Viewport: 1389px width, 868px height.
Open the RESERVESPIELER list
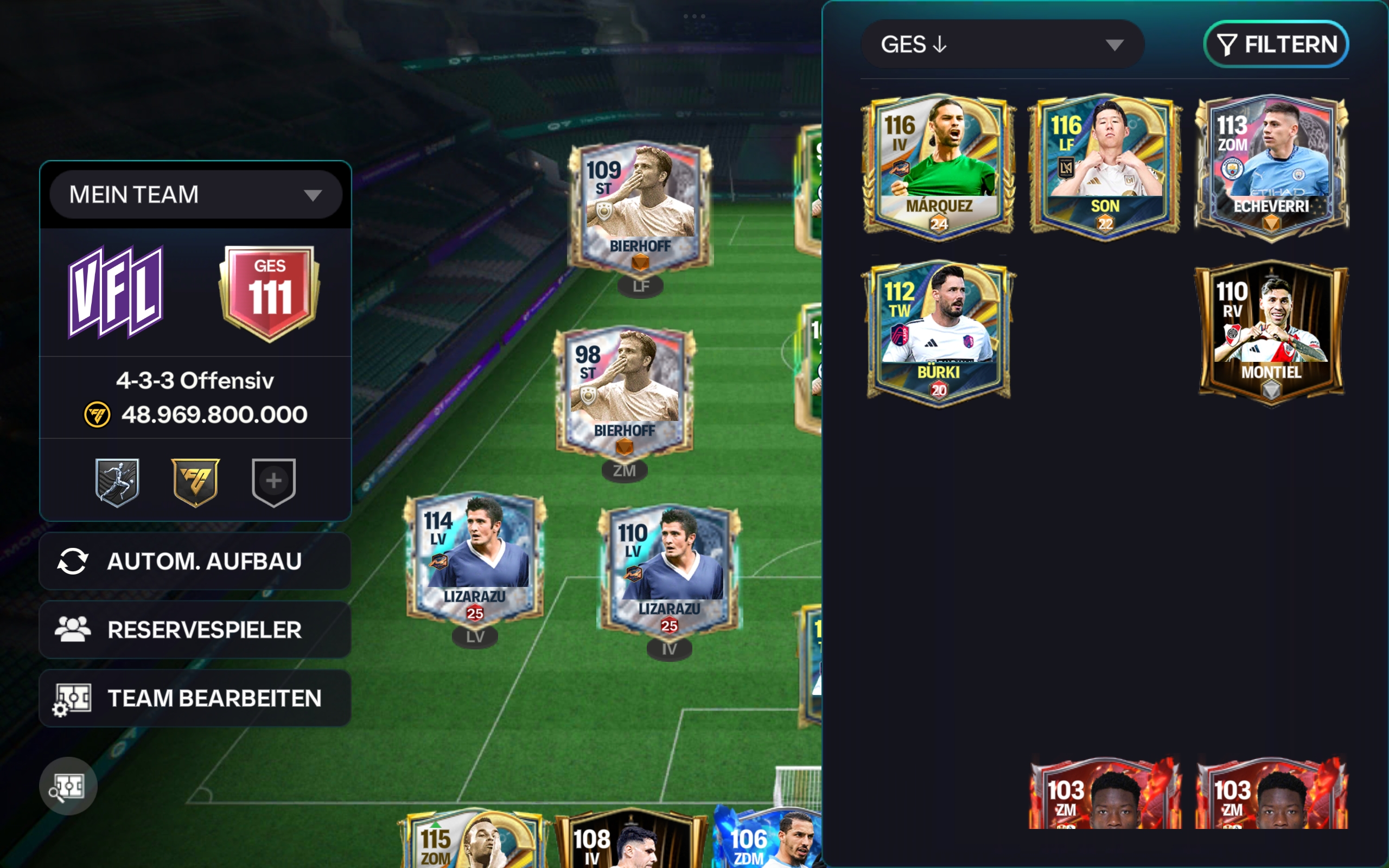tap(195, 630)
